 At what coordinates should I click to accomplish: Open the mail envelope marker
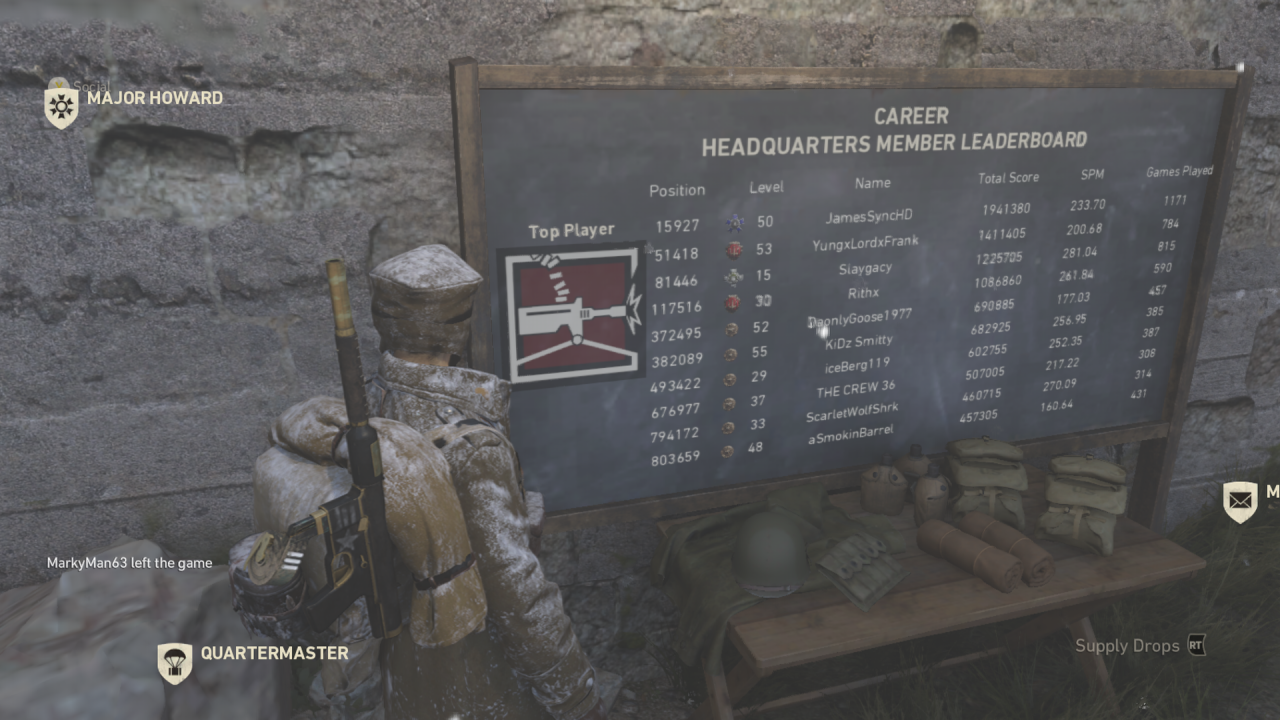(x=1240, y=500)
